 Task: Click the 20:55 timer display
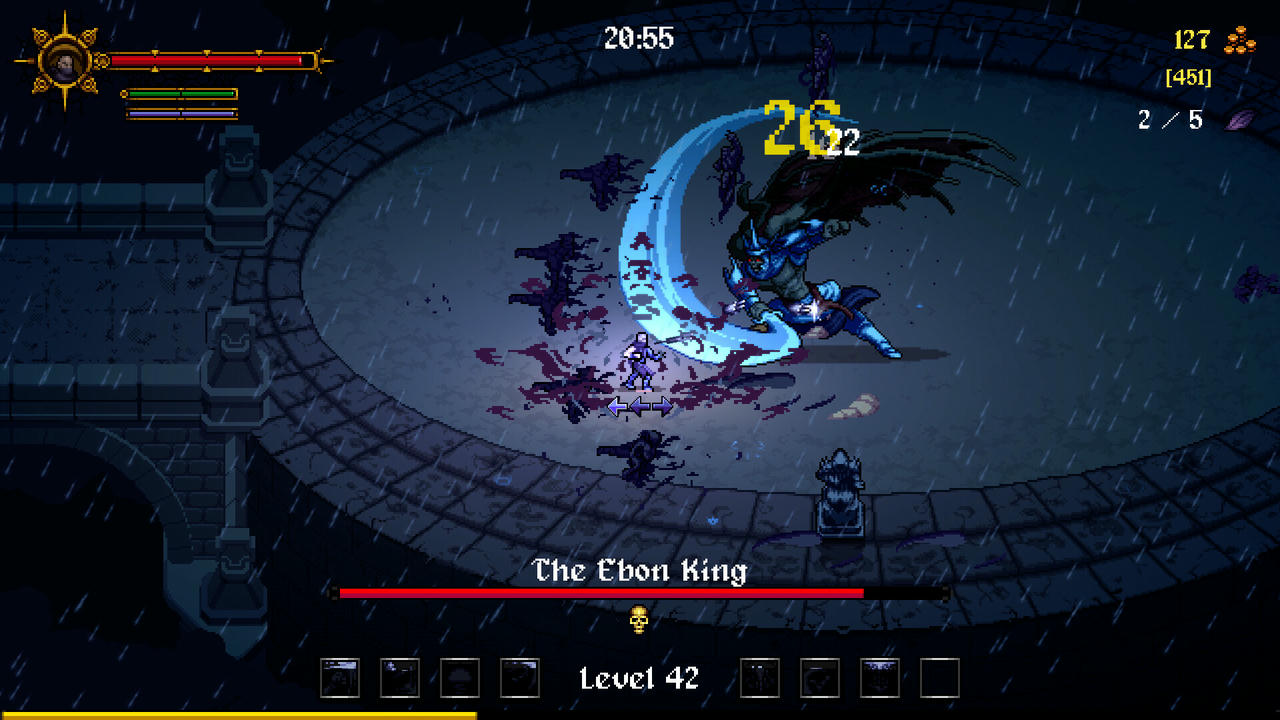tap(641, 38)
